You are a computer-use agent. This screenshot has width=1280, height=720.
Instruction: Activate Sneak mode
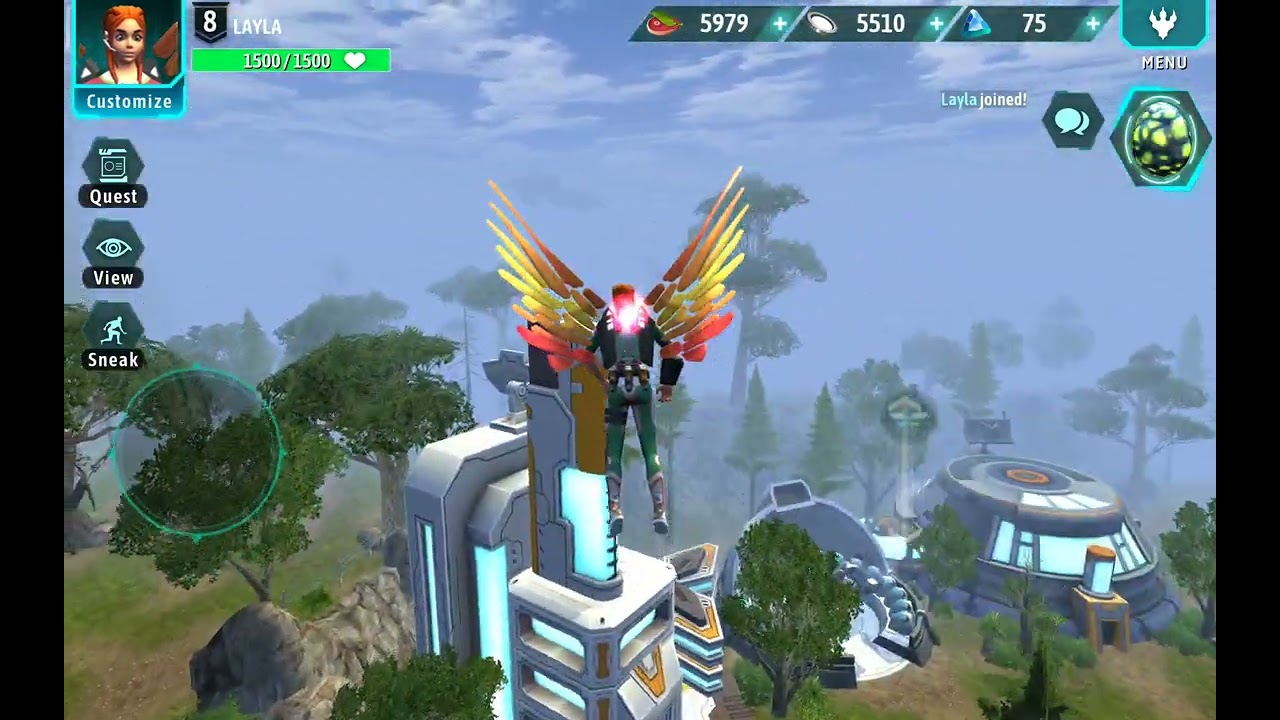coord(113,337)
